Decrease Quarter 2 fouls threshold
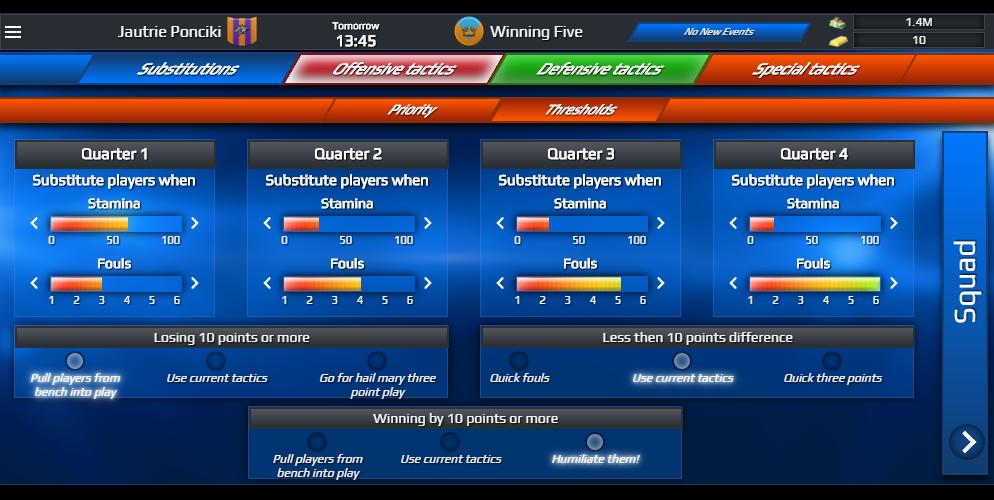 click(x=267, y=284)
